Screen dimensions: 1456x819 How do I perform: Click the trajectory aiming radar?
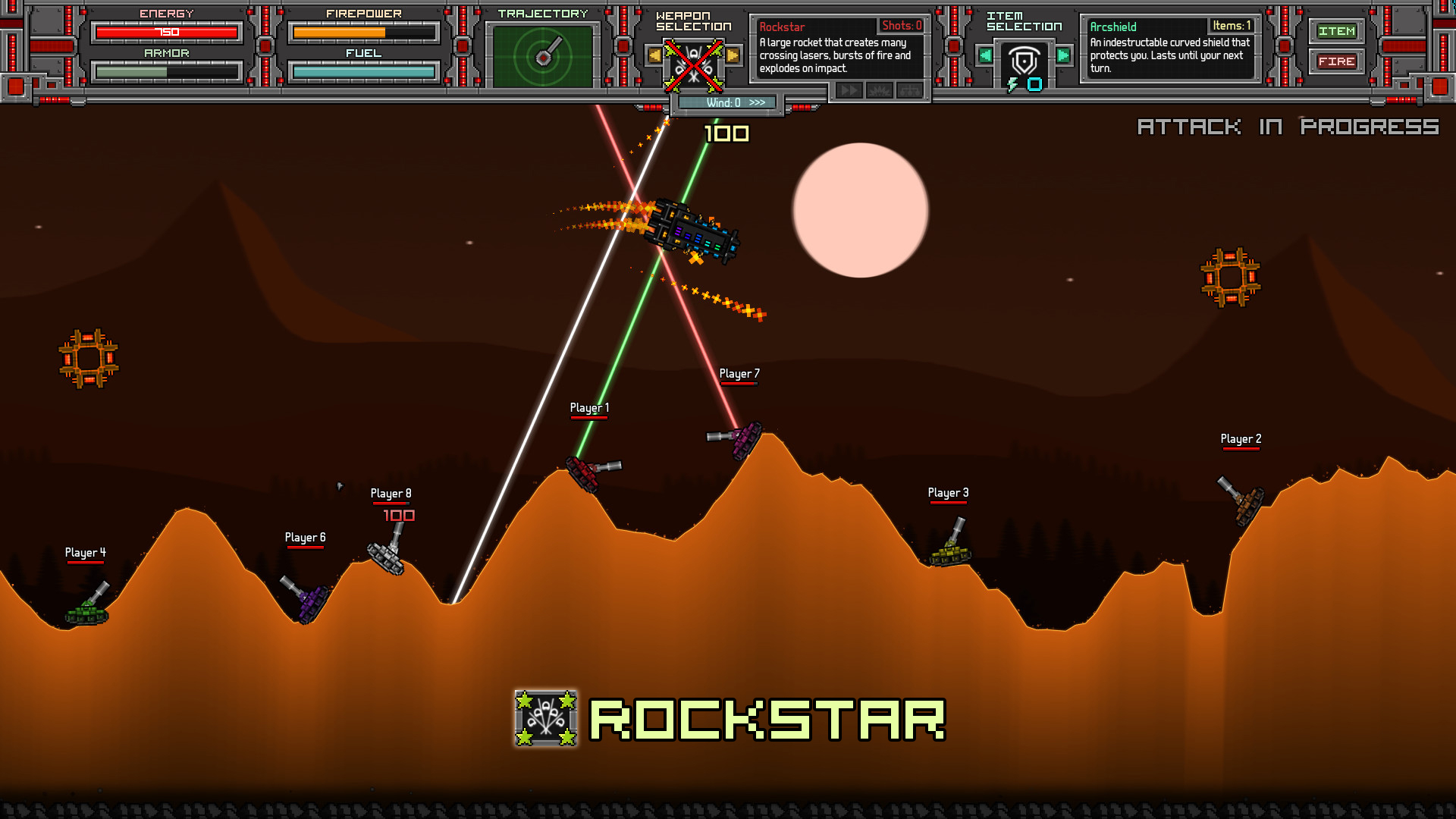pos(543,56)
